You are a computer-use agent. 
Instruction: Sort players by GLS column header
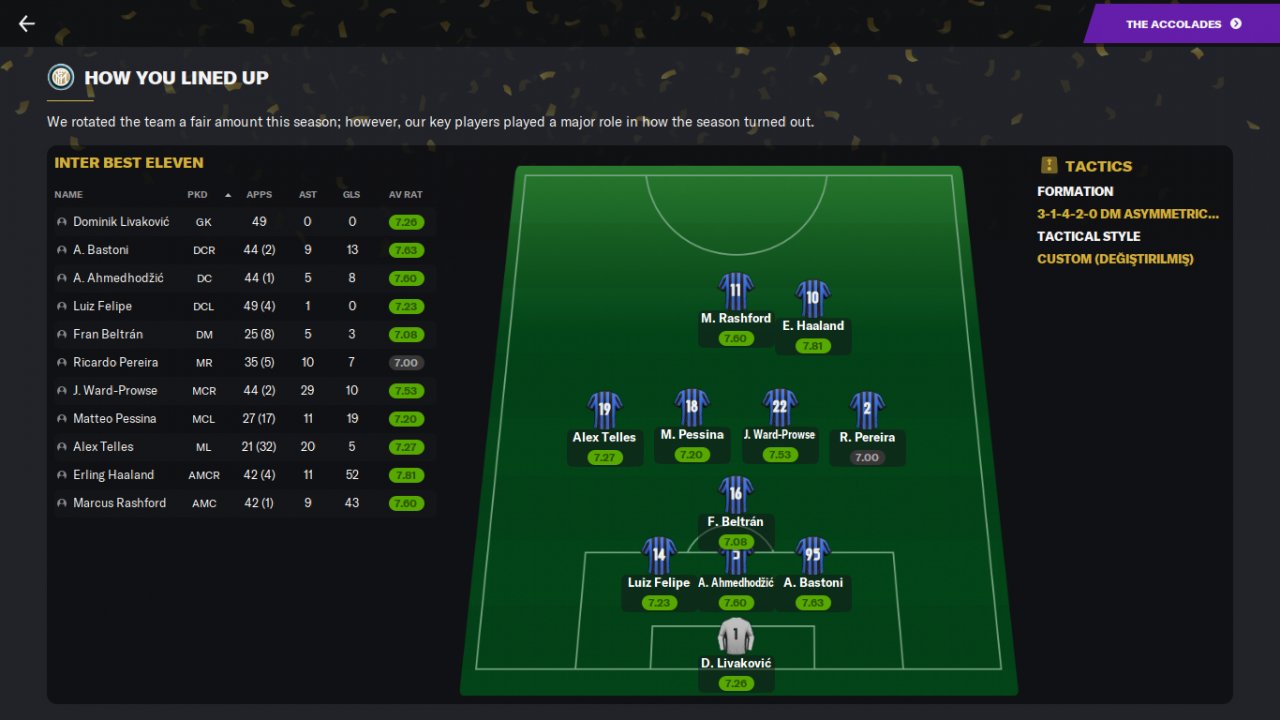[x=351, y=195]
